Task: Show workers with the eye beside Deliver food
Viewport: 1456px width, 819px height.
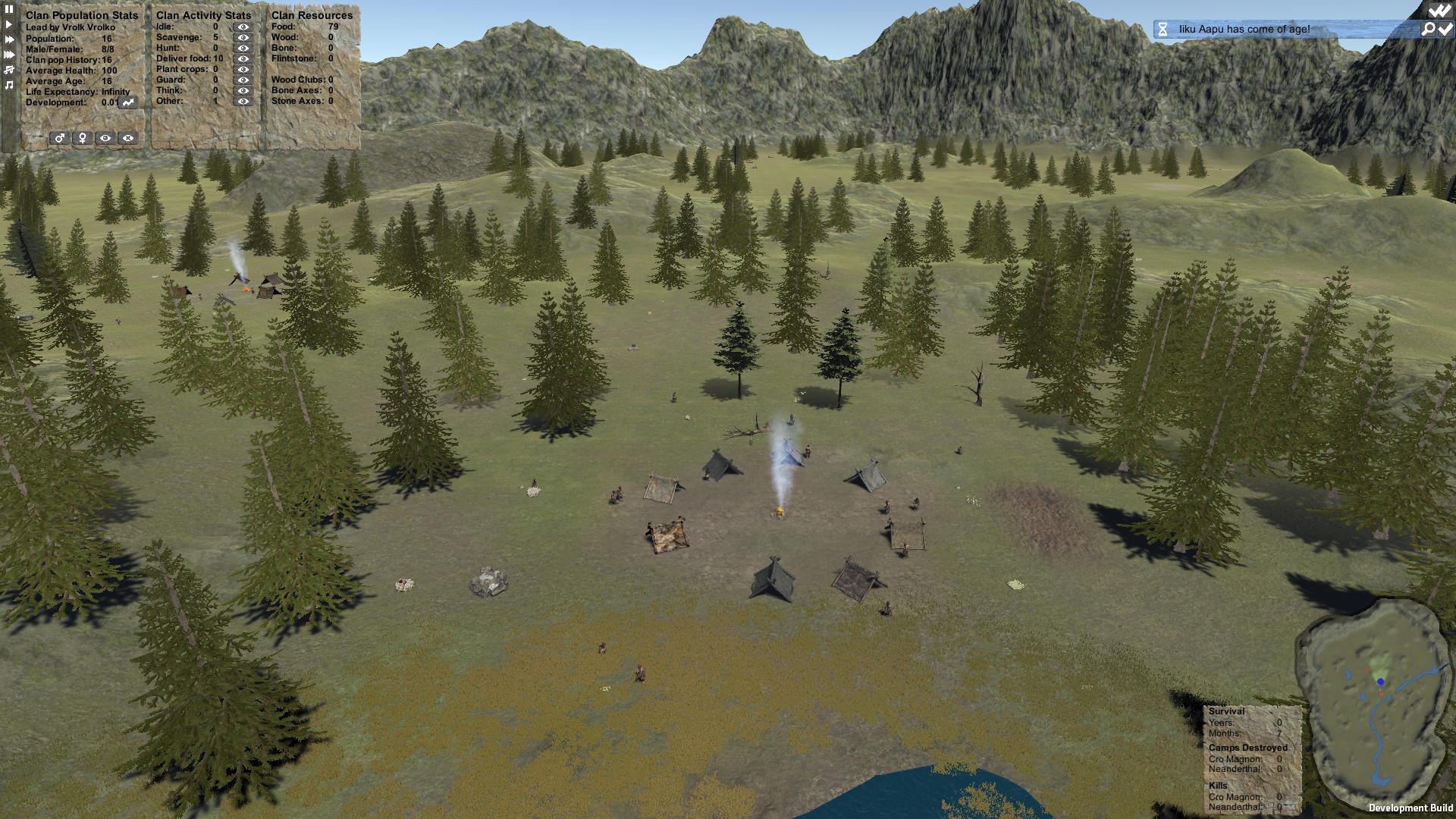Action: (x=243, y=58)
